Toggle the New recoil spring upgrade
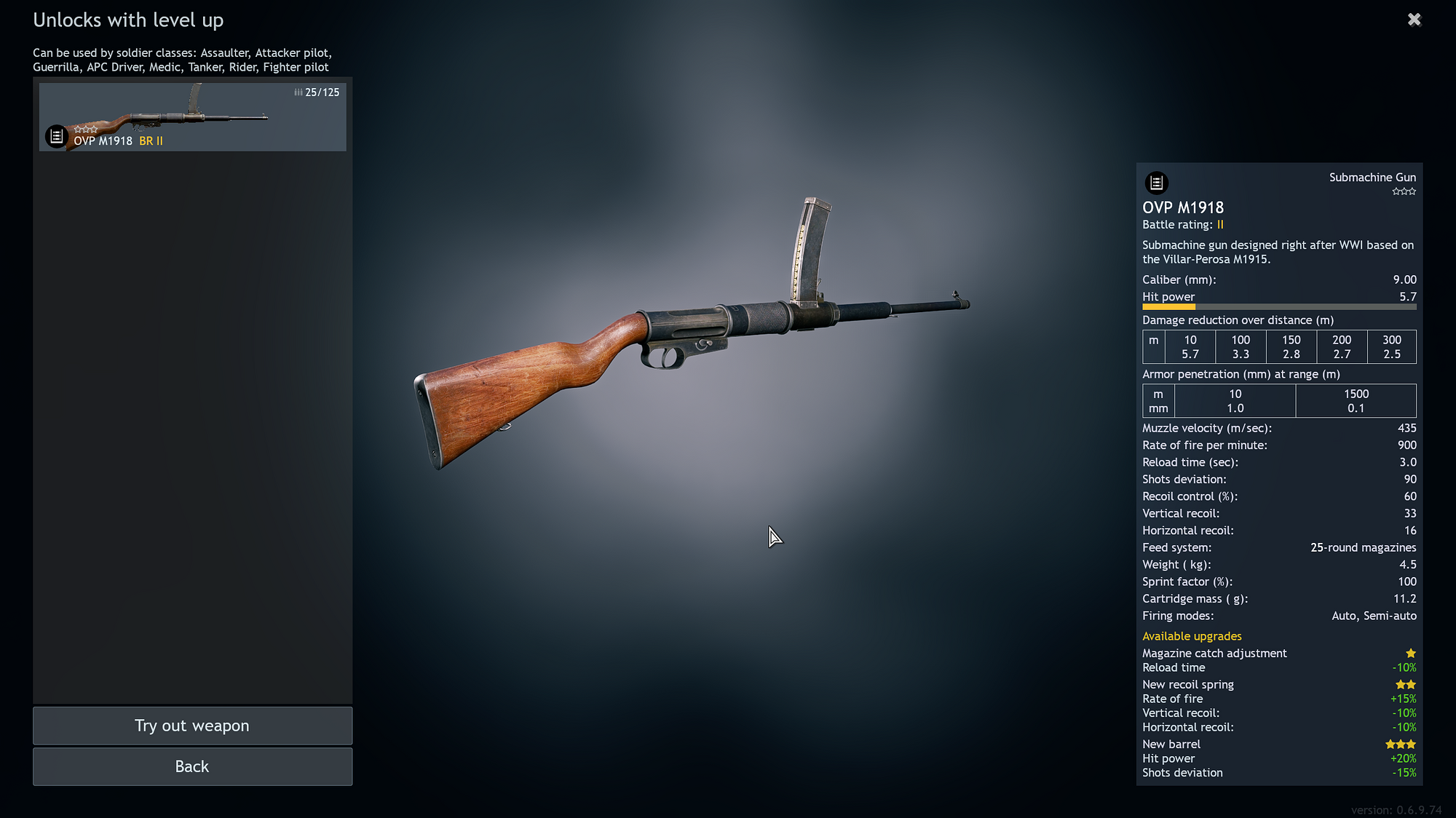1456x818 pixels. pyautogui.click(x=1188, y=684)
